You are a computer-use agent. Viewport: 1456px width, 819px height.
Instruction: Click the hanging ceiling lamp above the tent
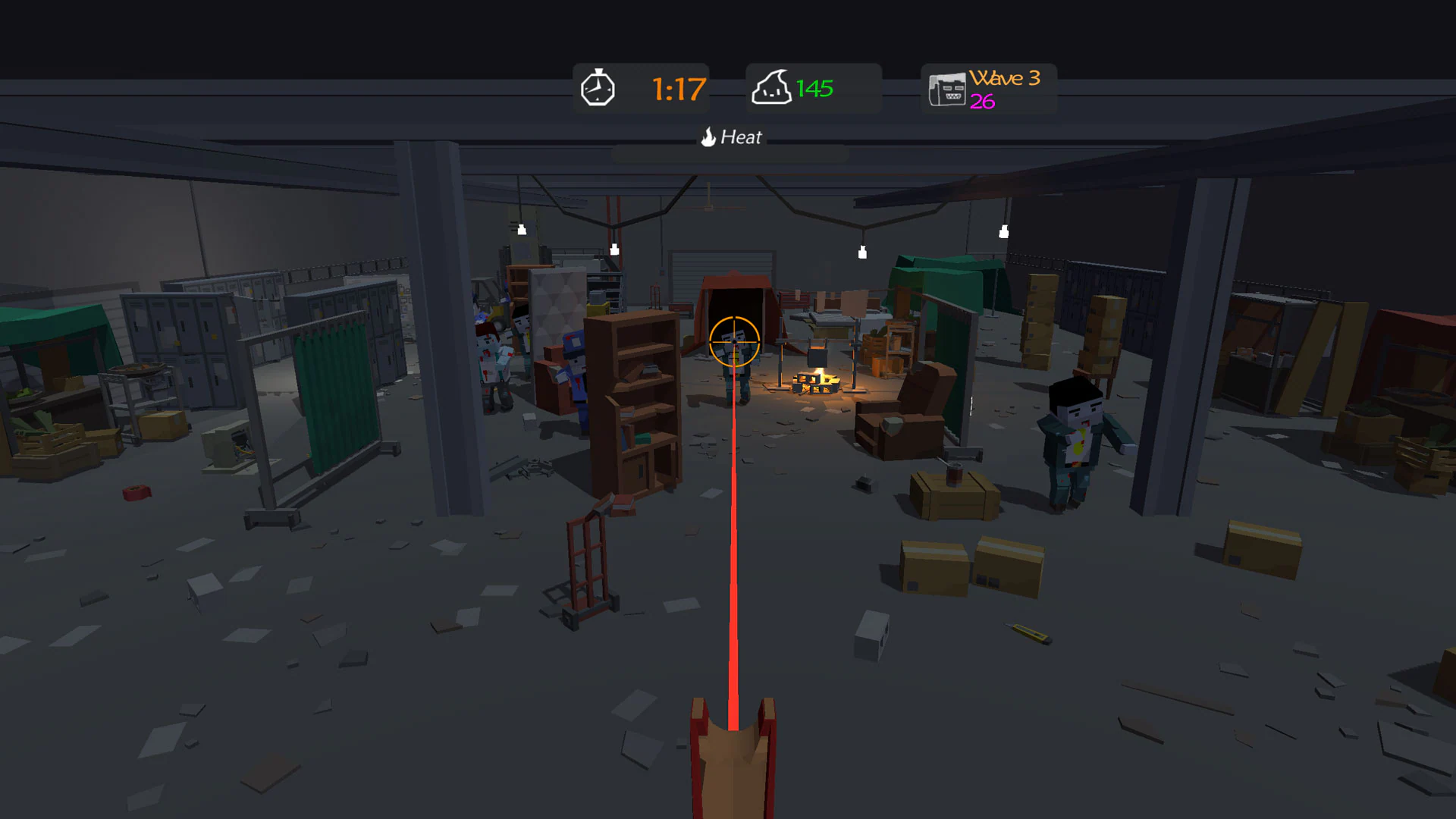[x=862, y=250]
